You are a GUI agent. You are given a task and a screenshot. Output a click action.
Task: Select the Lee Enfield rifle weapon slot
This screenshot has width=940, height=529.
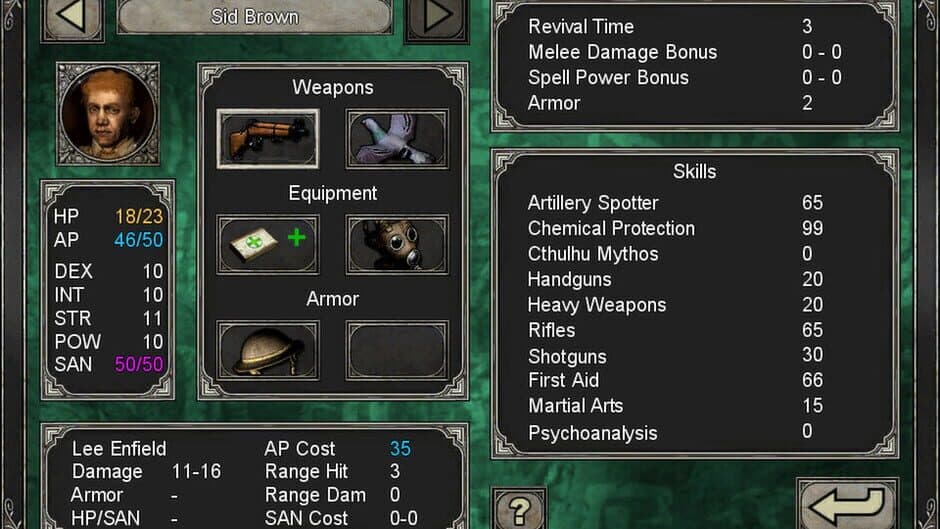click(268, 138)
